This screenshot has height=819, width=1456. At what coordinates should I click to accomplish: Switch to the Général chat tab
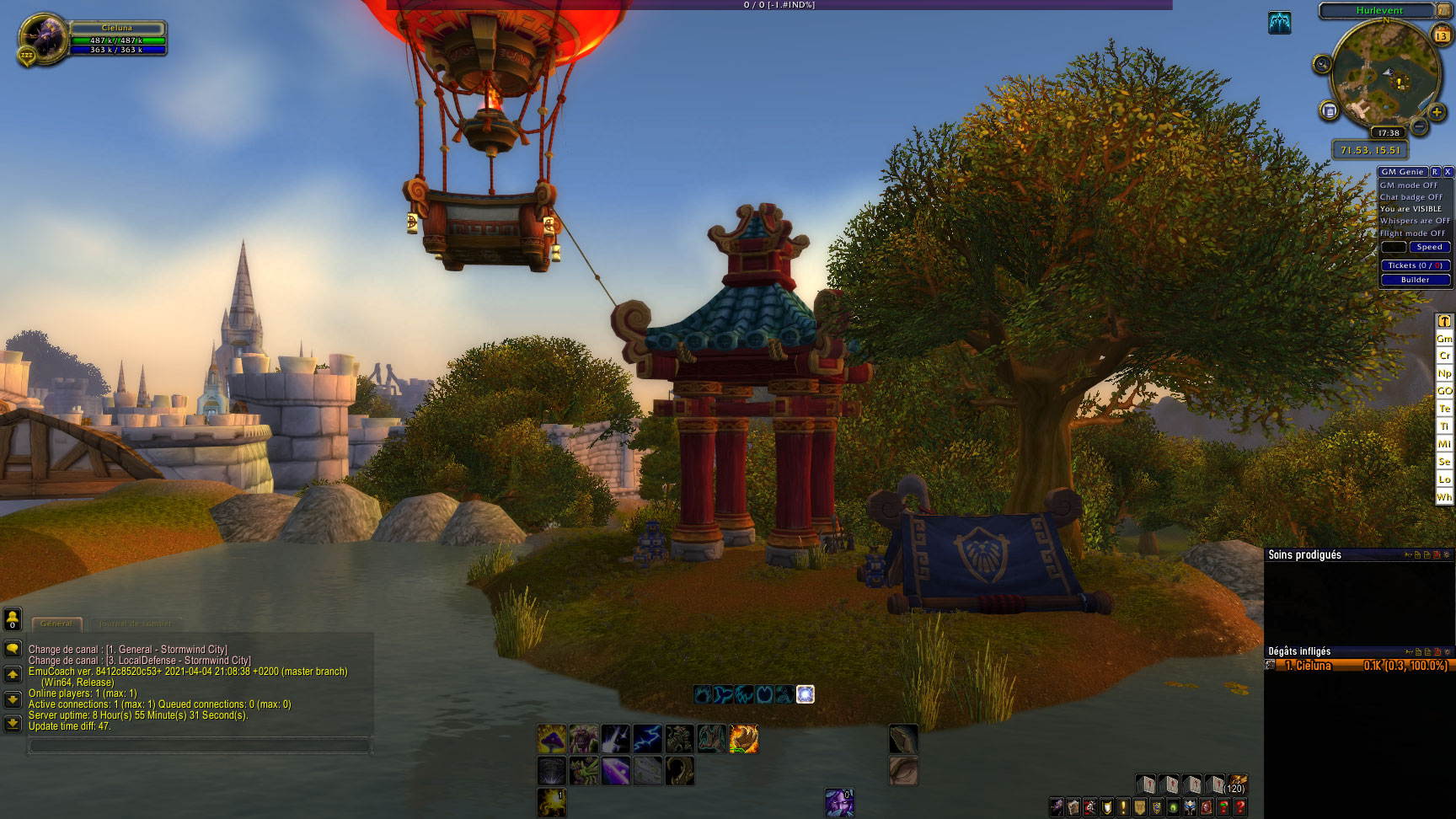coord(56,624)
